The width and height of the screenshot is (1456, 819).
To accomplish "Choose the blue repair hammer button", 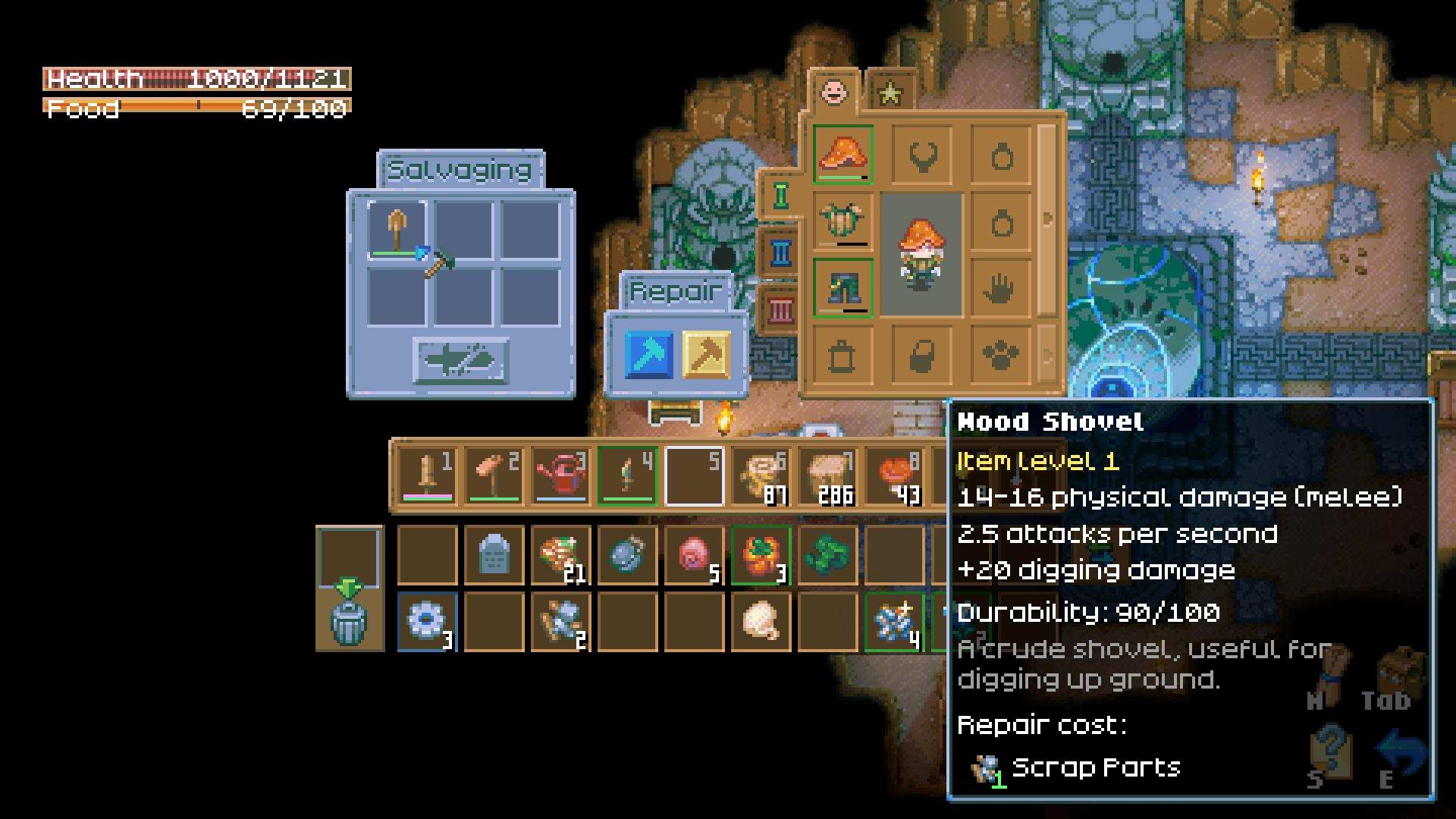I will [x=648, y=354].
